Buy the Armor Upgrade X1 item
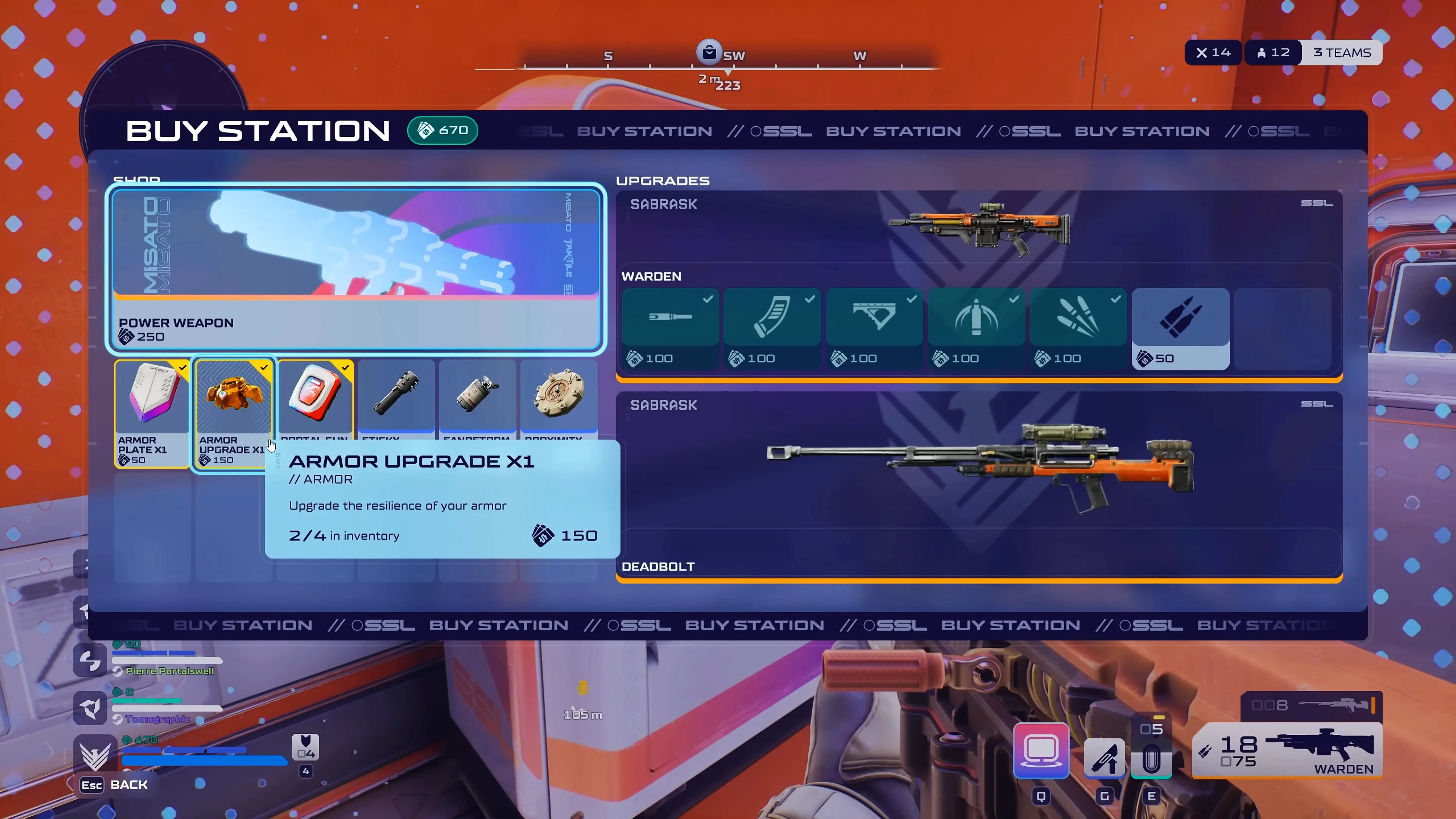1456x819 pixels. 234,413
